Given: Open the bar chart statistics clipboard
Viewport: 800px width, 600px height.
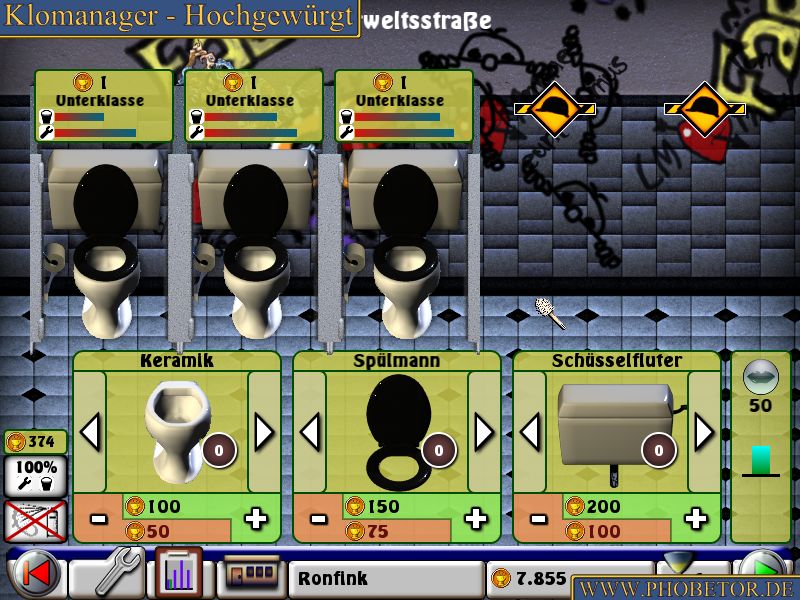Looking at the screenshot, I should click(178, 575).
